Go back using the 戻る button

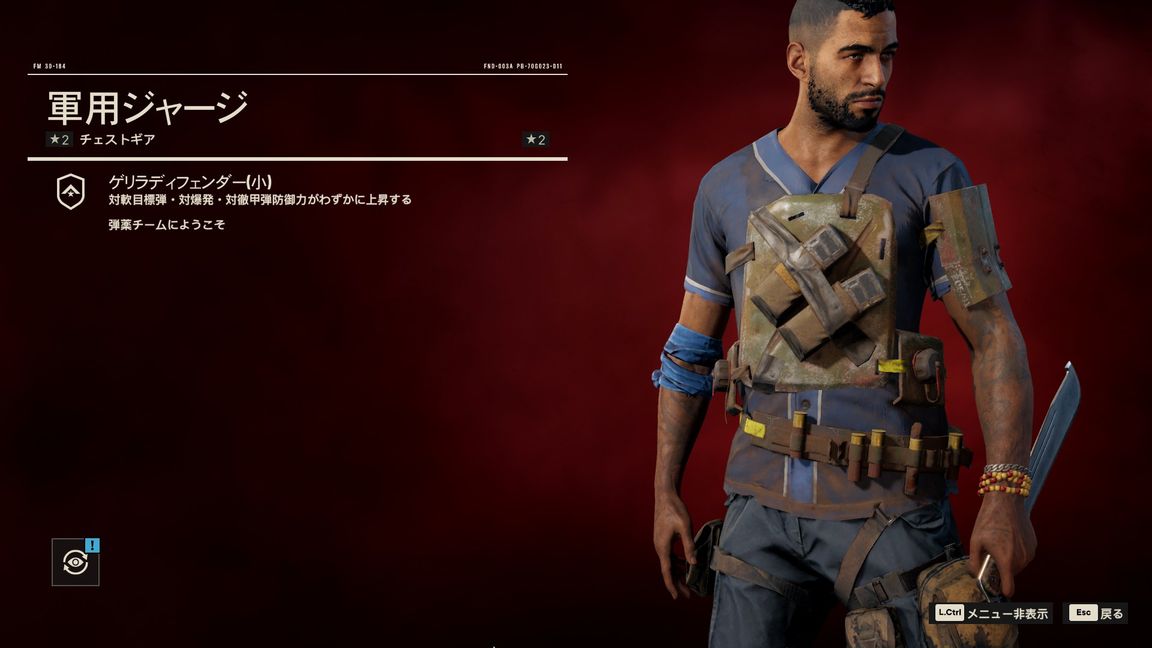click(x=1097, y=613)
